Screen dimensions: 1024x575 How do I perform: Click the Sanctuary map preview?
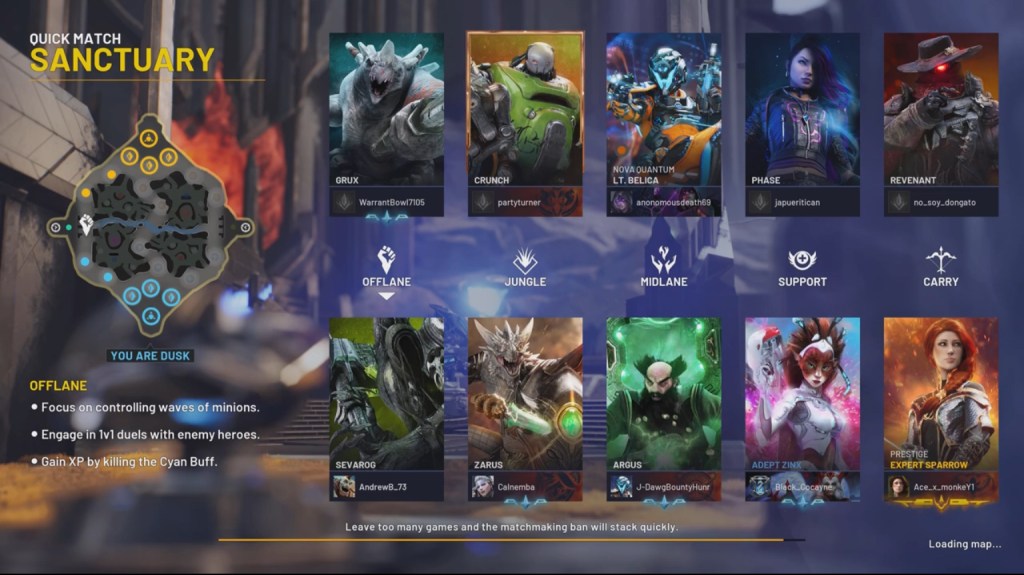(x=150, y=227)
